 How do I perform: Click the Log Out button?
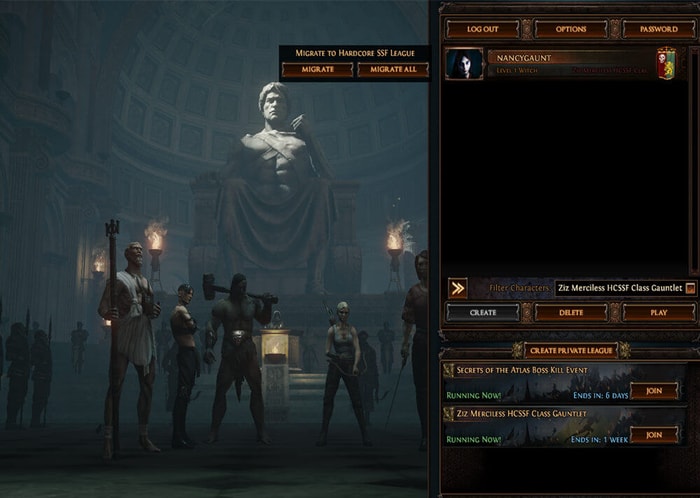click(482, 29)
